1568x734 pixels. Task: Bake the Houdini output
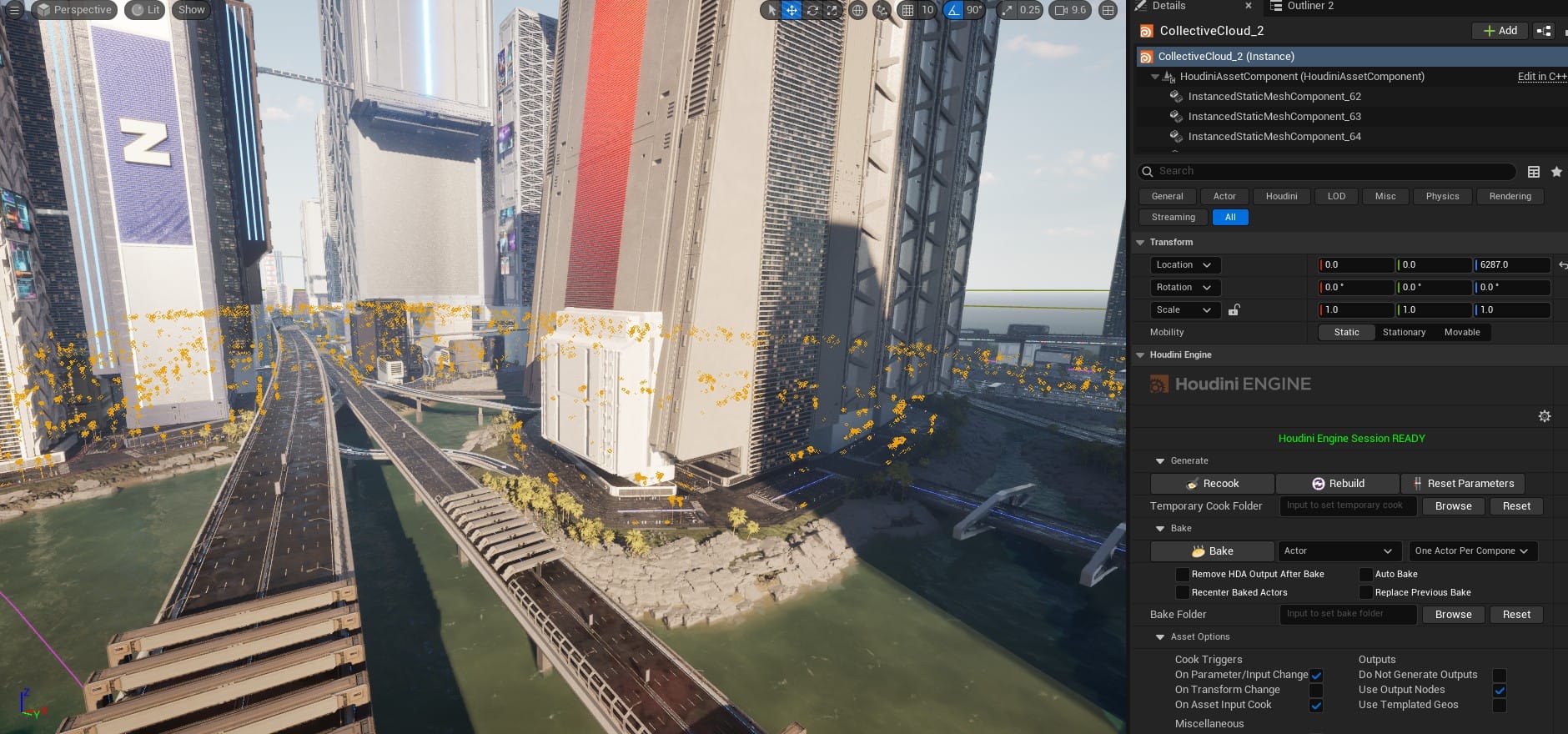(1212, 551)
